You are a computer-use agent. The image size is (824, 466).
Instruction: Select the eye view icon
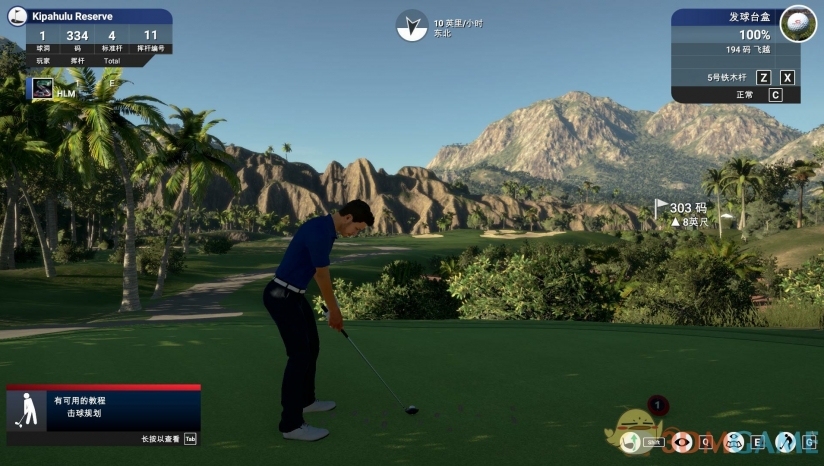pos(683,441)
